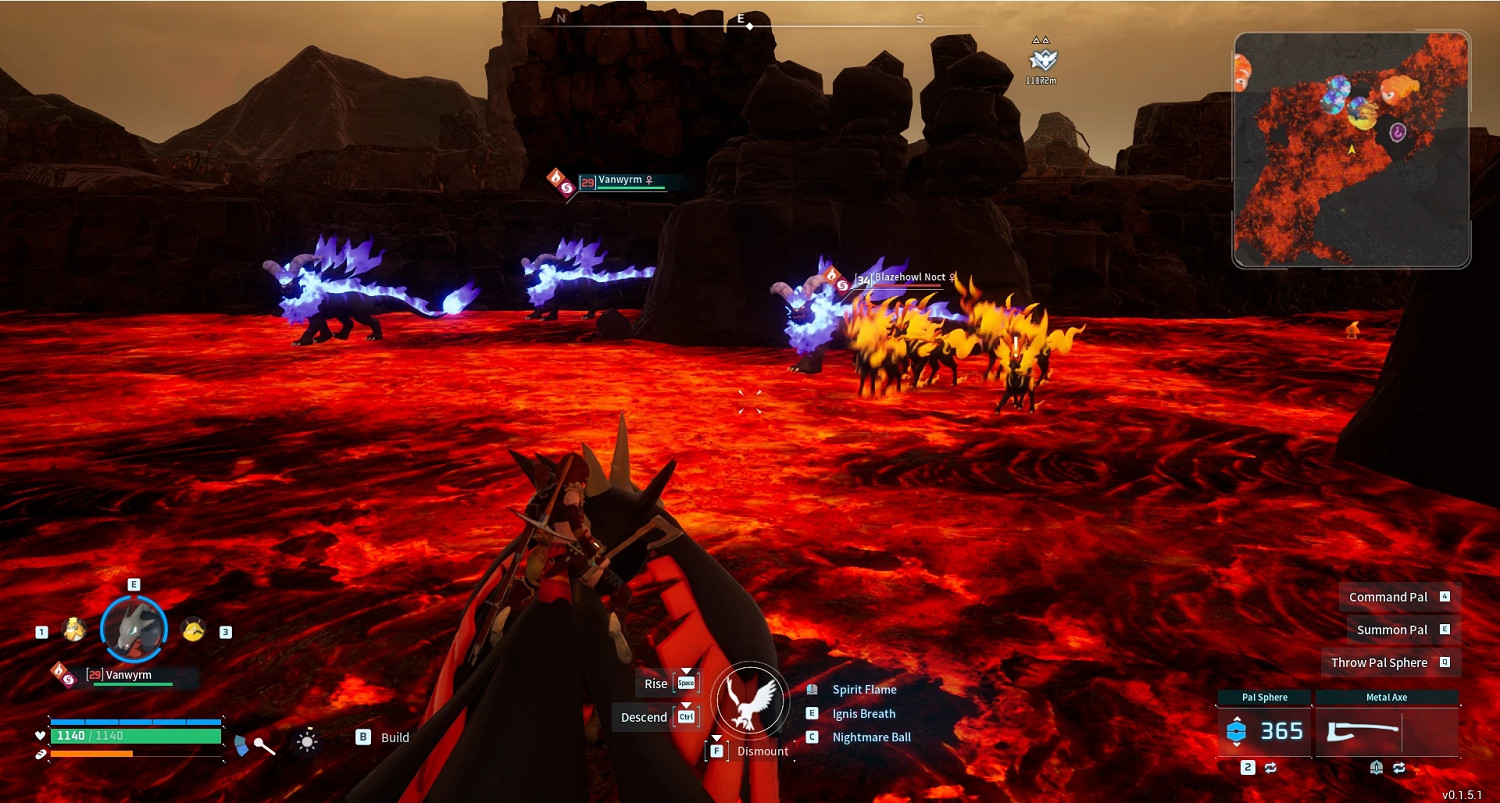Image resolution: width=1500 pixels, height=803 pixels.
Task: Select the yellow pal on the party's right
Action: [193, 630]
